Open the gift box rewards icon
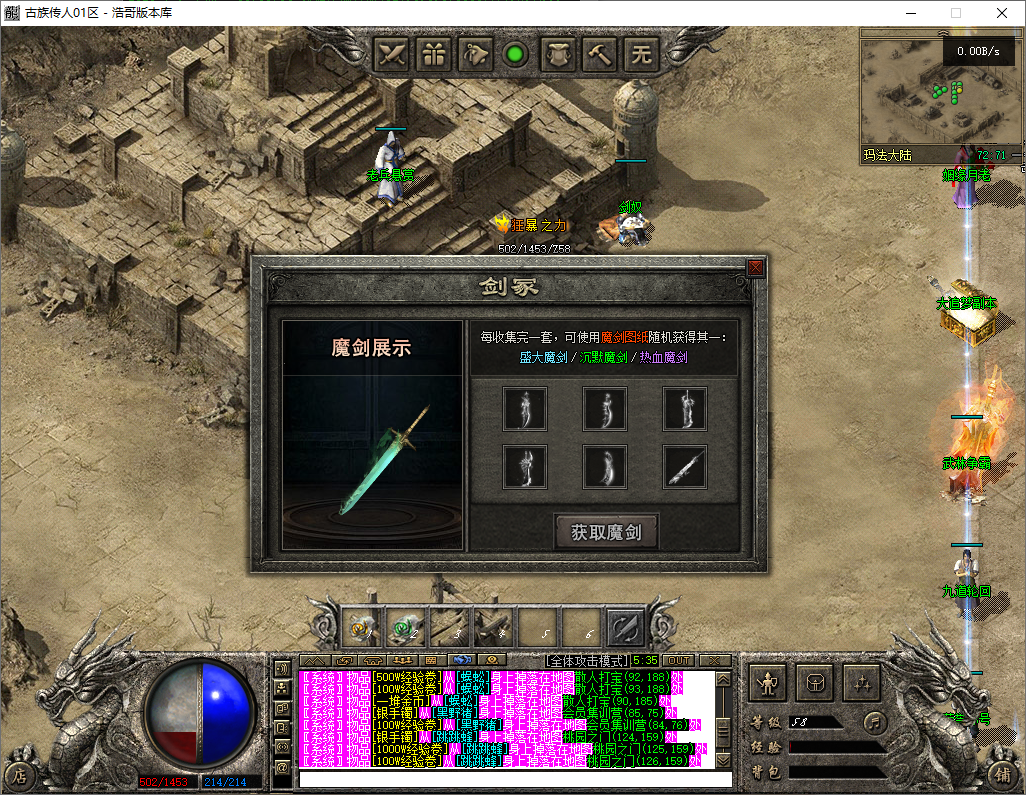Image resolution: width=1026 pixels, height=795 pixels. tap(435, 54)
